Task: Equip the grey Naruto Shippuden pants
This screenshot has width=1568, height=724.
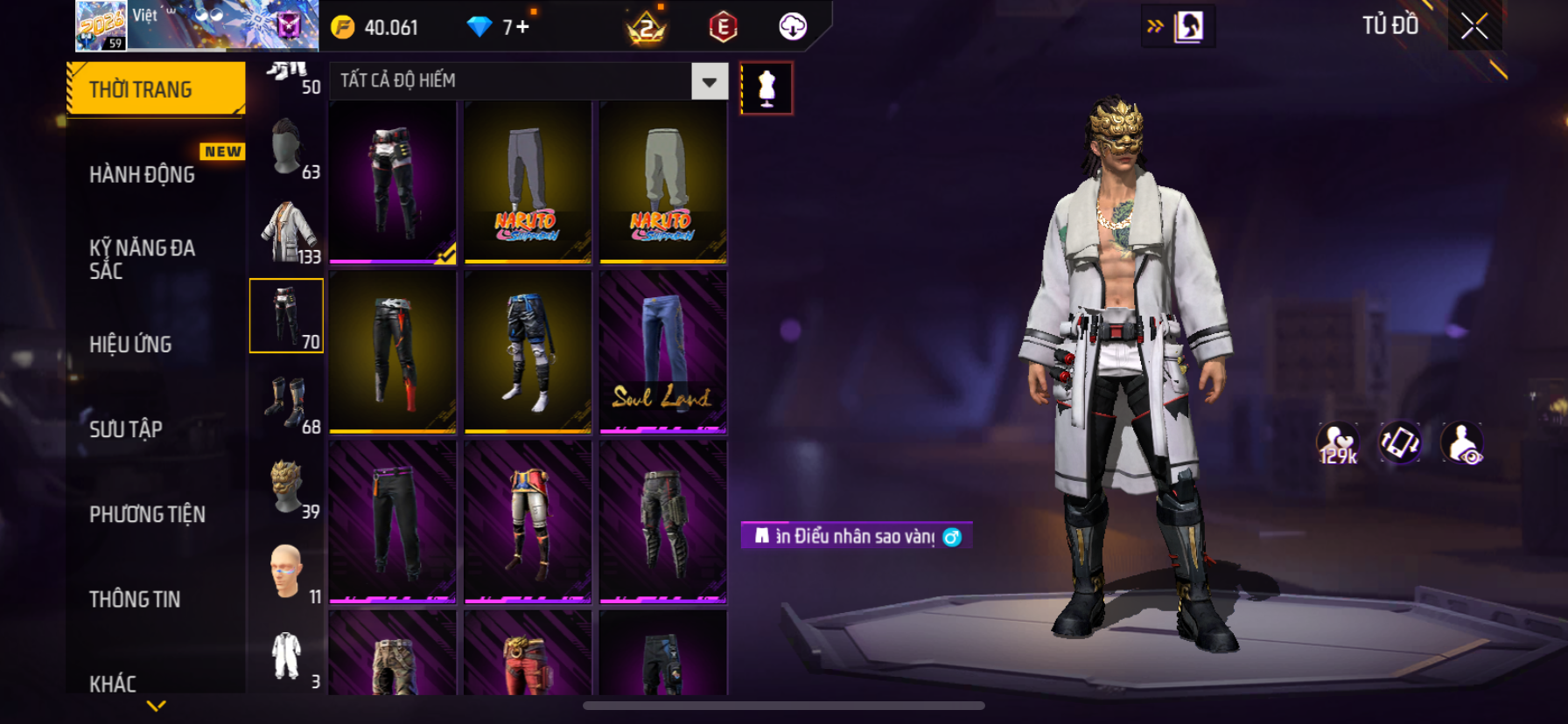Action: tap(528, 182)
